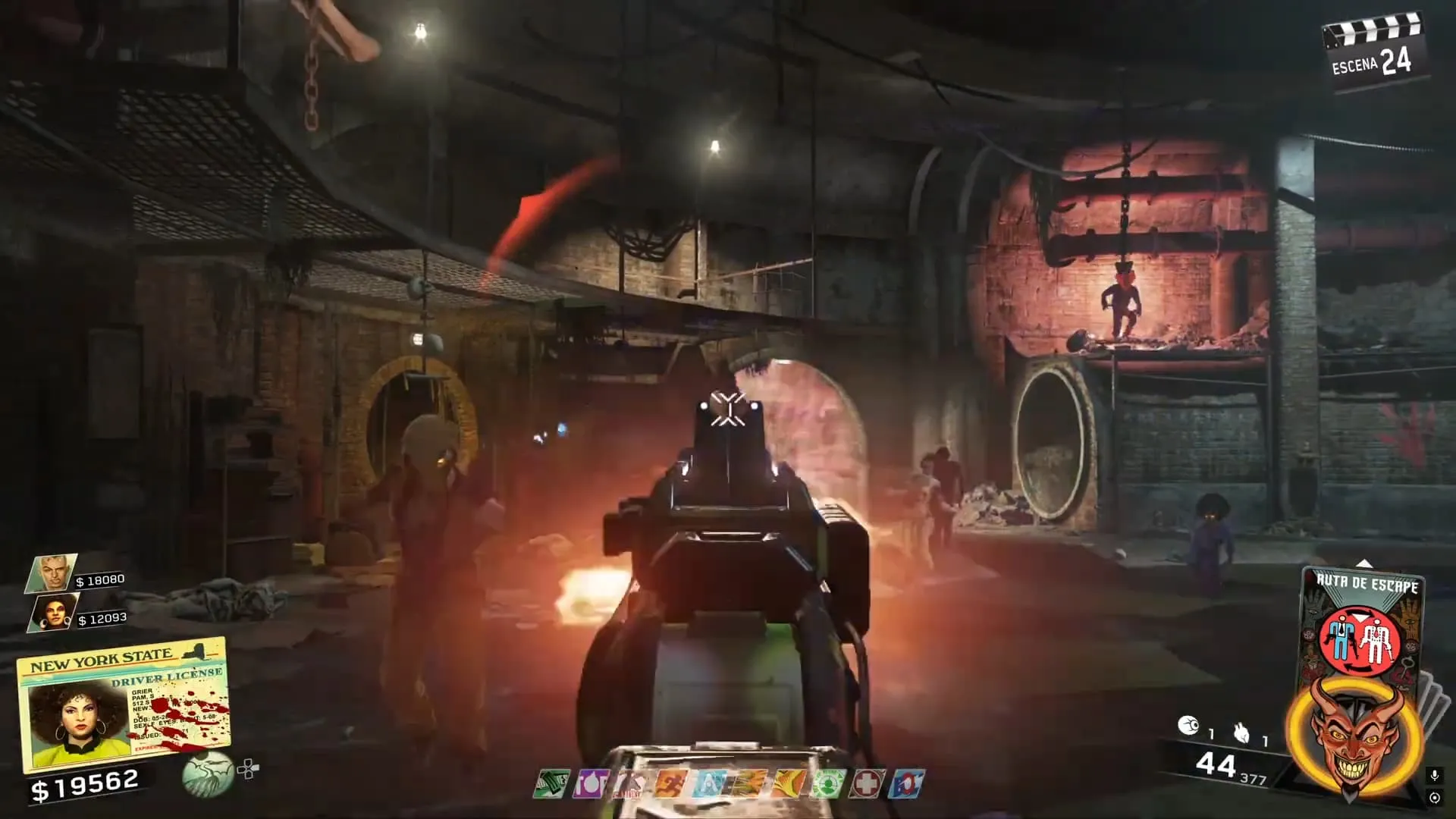The height and width of the screenshot is (819, 1456).
Task: Click the purple bomb perk icon
Action: click(588, 784)
